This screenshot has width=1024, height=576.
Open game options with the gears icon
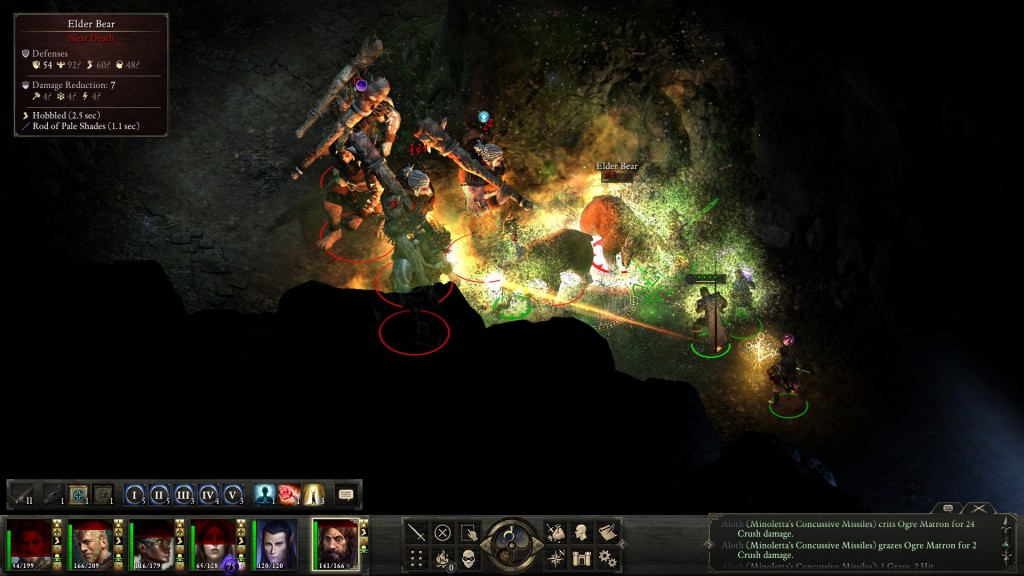tap(607, 558)
